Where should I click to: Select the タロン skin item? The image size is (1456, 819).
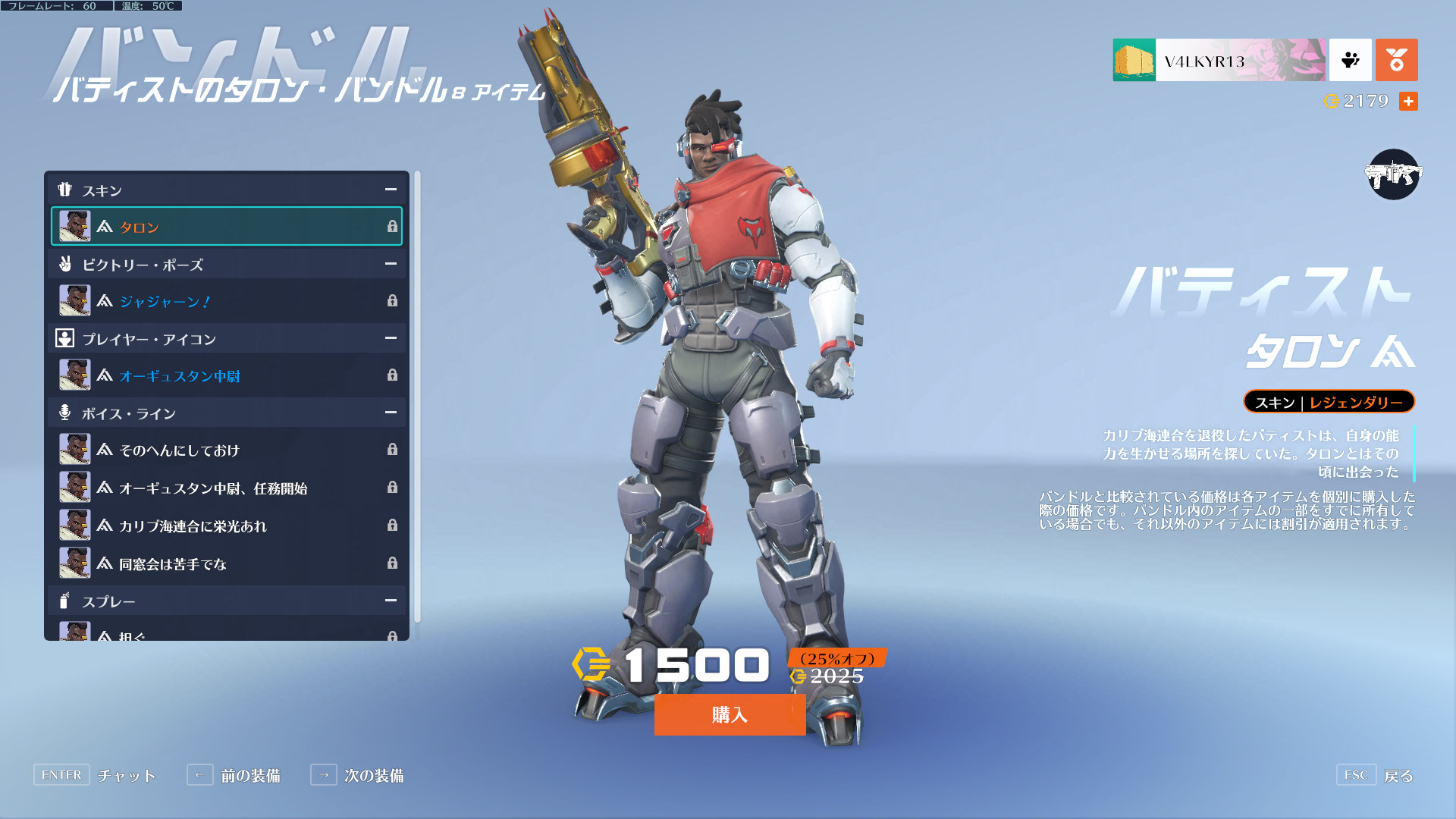226,227
